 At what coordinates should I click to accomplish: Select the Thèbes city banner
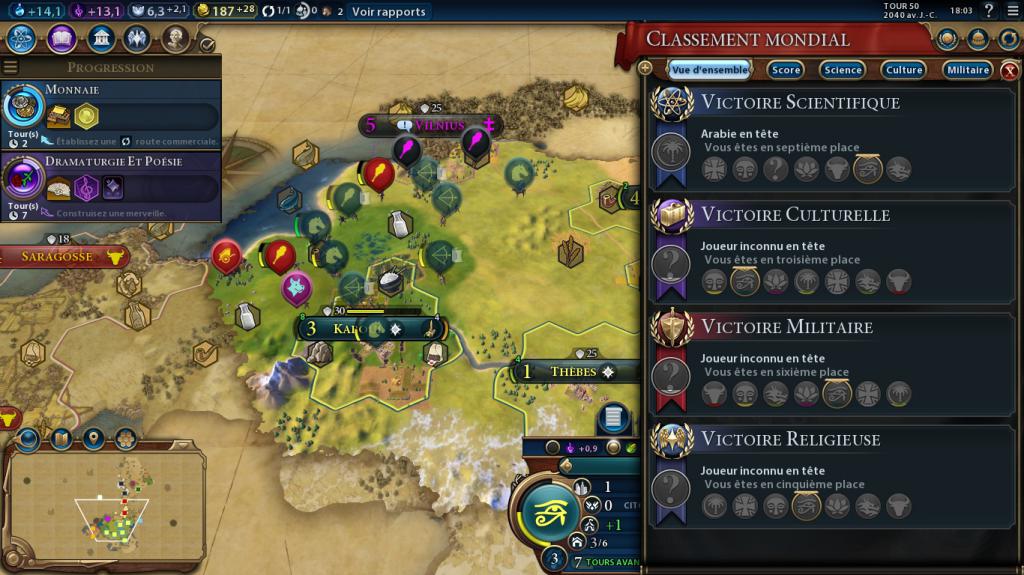pos(573,372)
